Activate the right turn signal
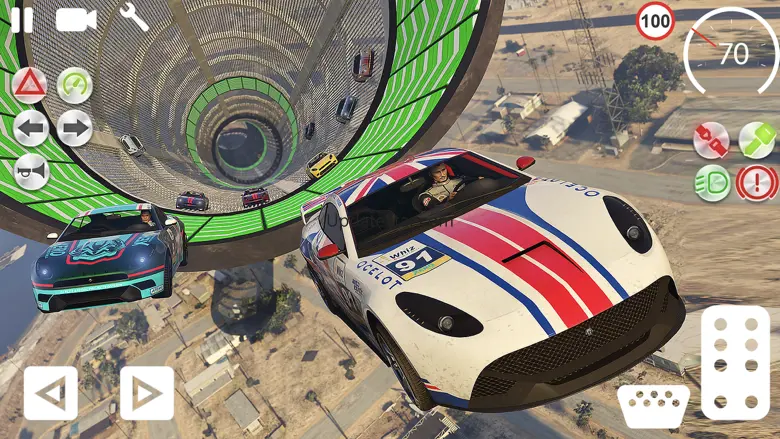This screenshot has width=780, height=439. (x=75, y=128)
